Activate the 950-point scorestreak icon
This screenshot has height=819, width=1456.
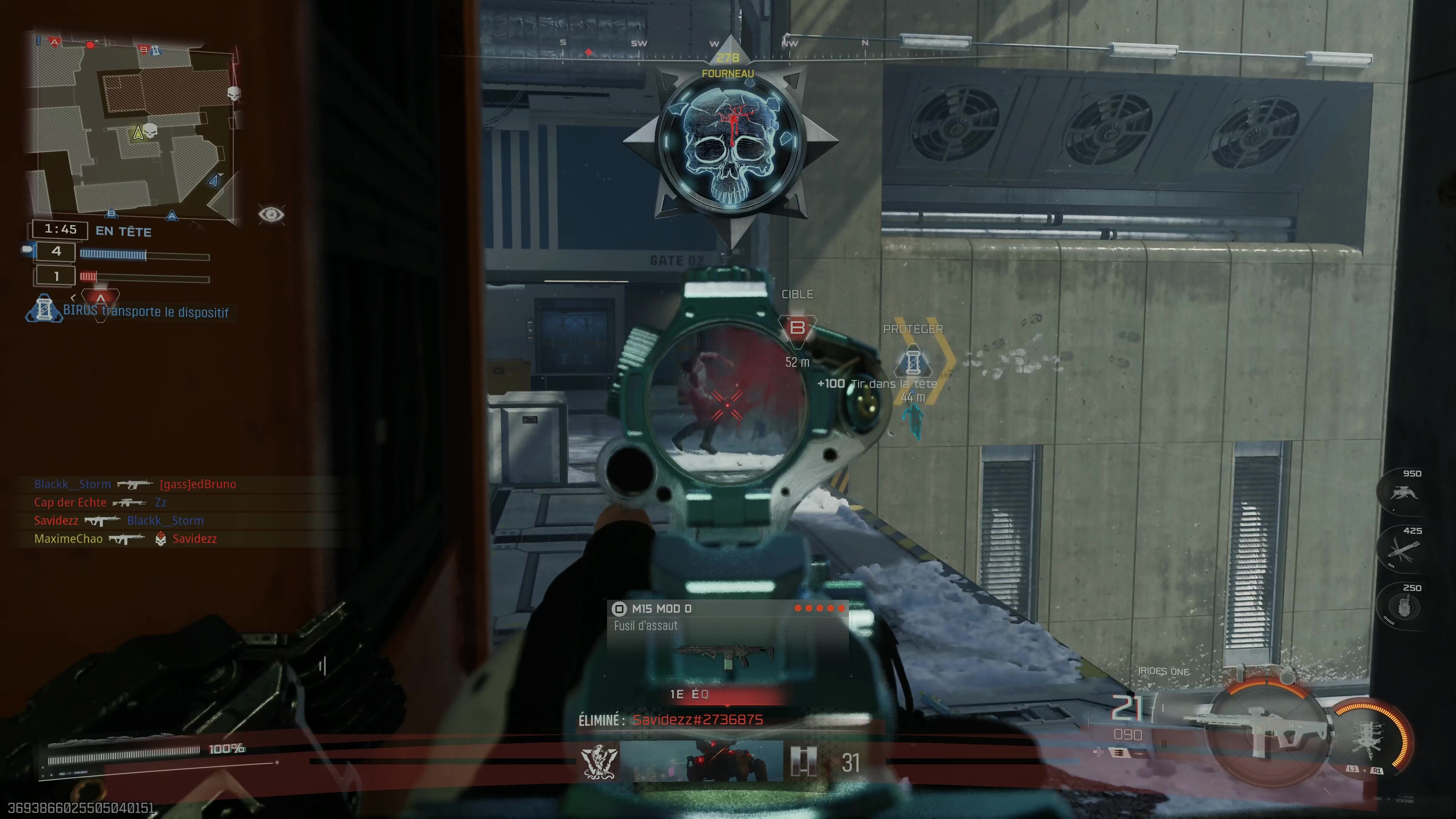(x=1404, y=492)
